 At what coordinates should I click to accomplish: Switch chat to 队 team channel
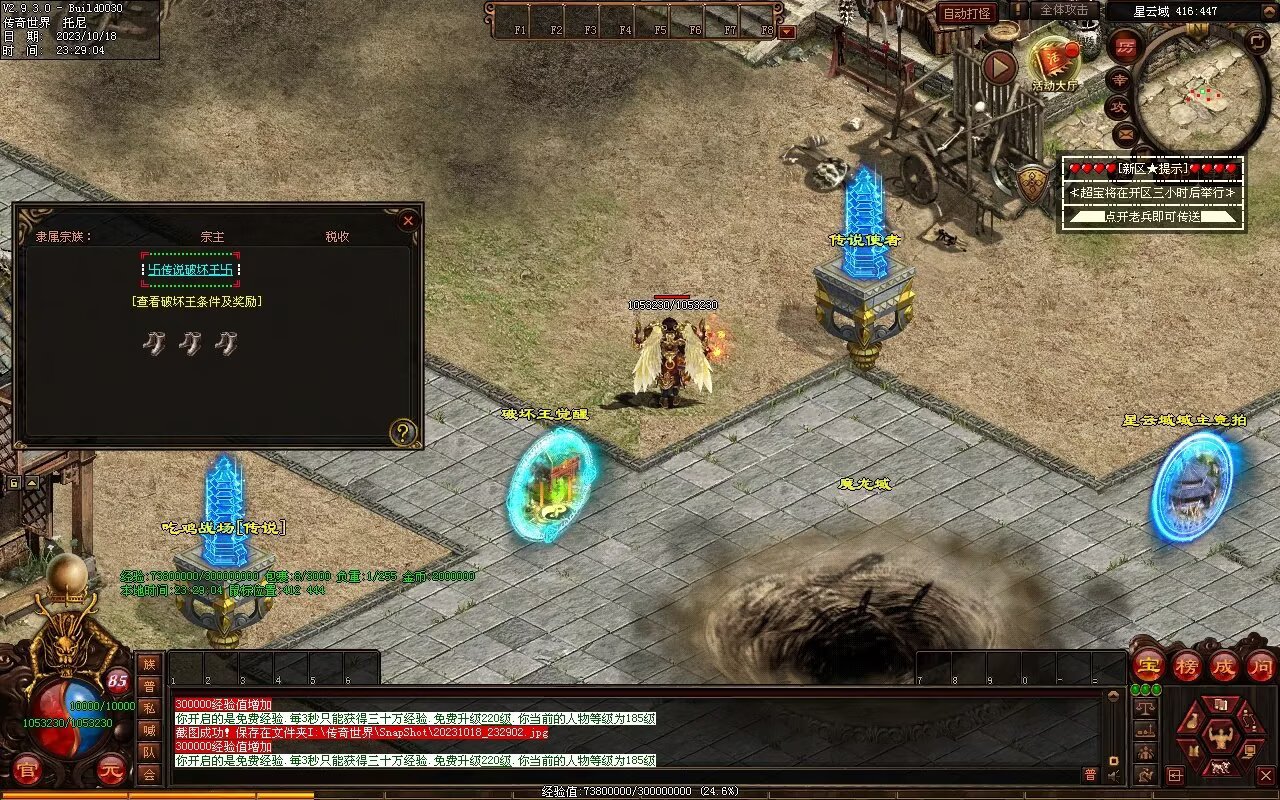click(149, 752)
